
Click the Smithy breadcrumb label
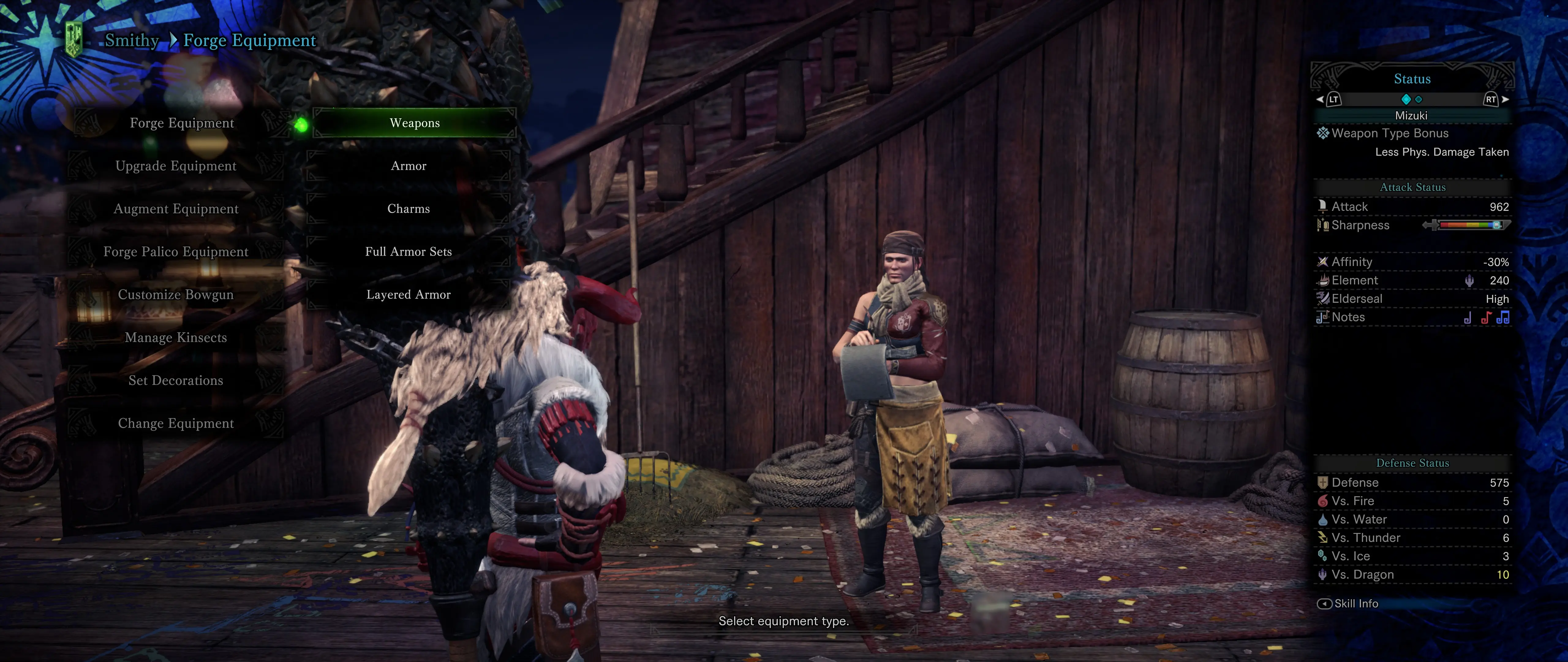[x=131, y=40]
